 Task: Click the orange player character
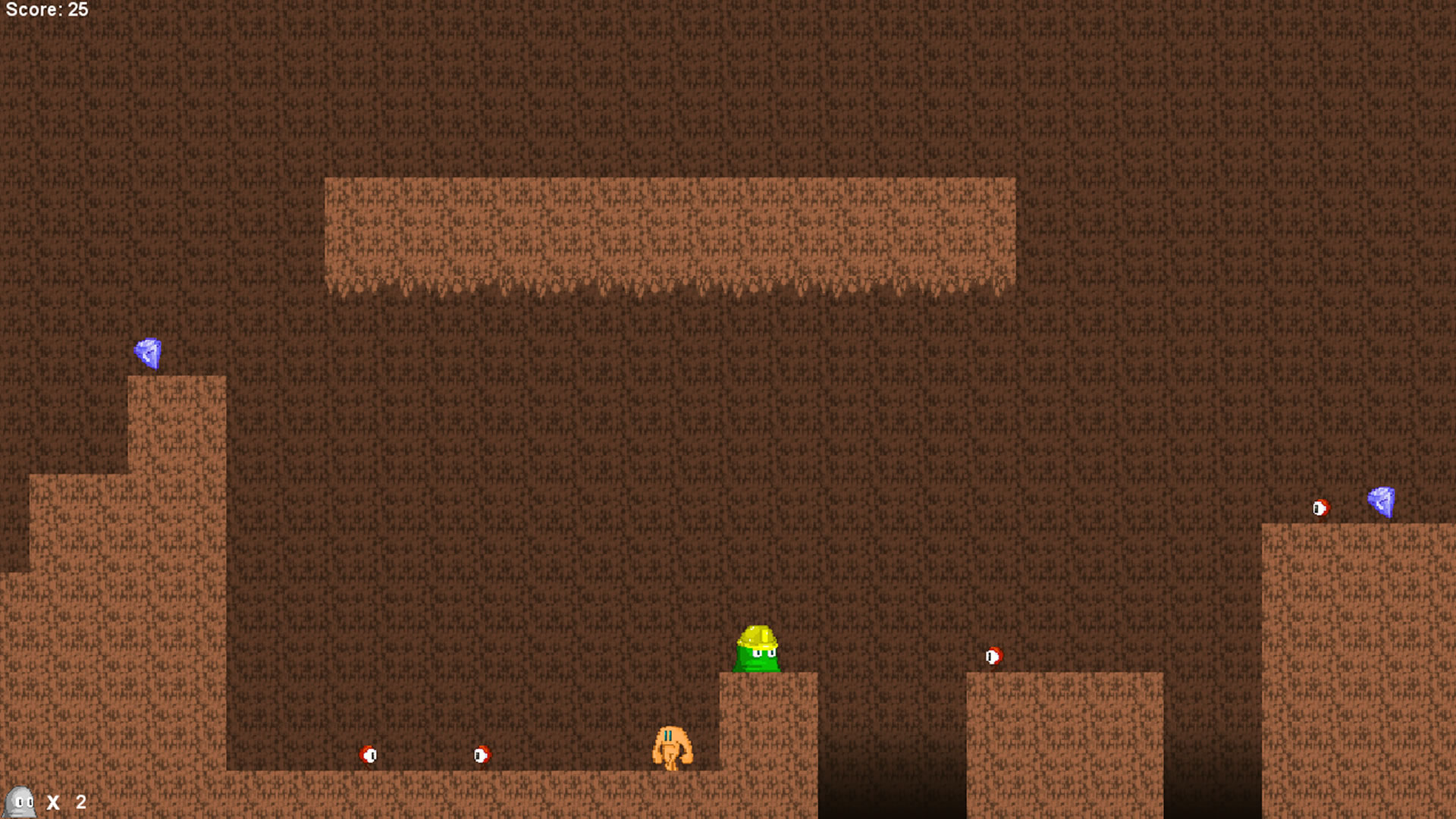click(673, 747)
